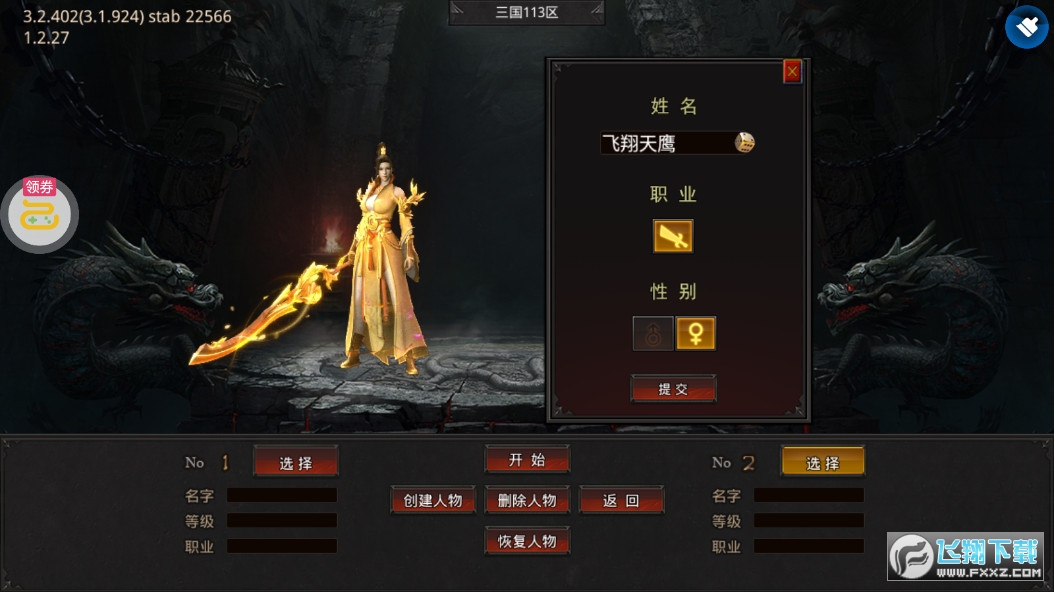Start the game with 开始
Viewport: 1054px width, 592px height.
[x=527, y=459]
